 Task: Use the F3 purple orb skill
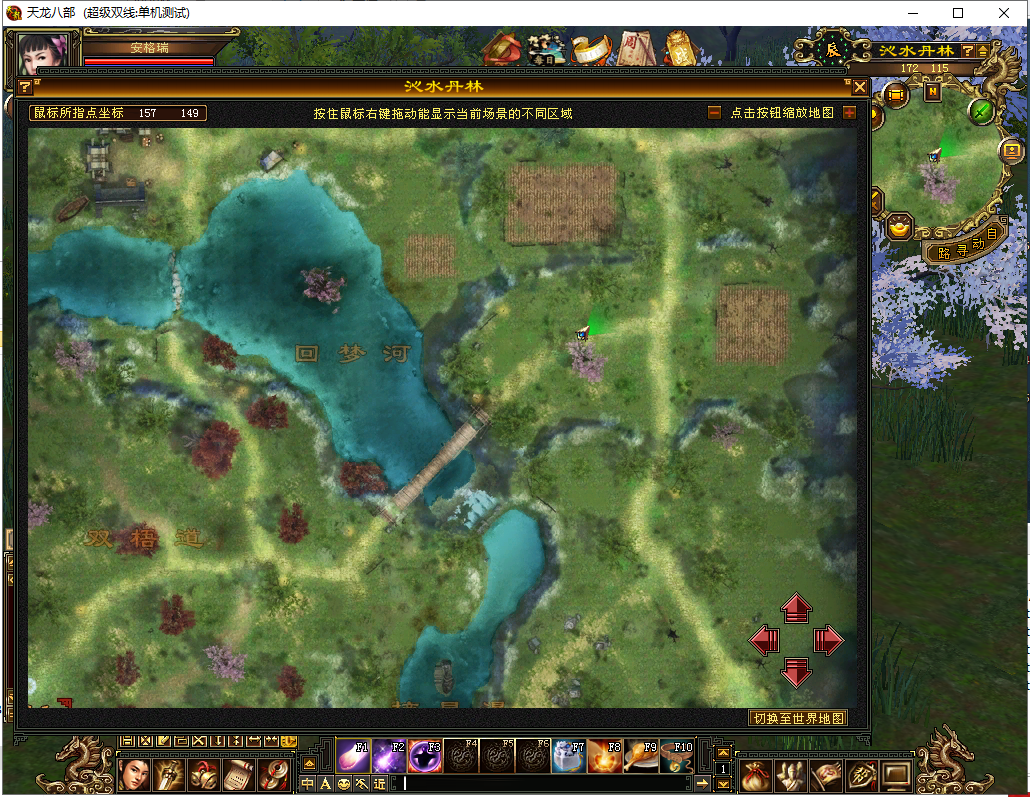click(424, 756)
